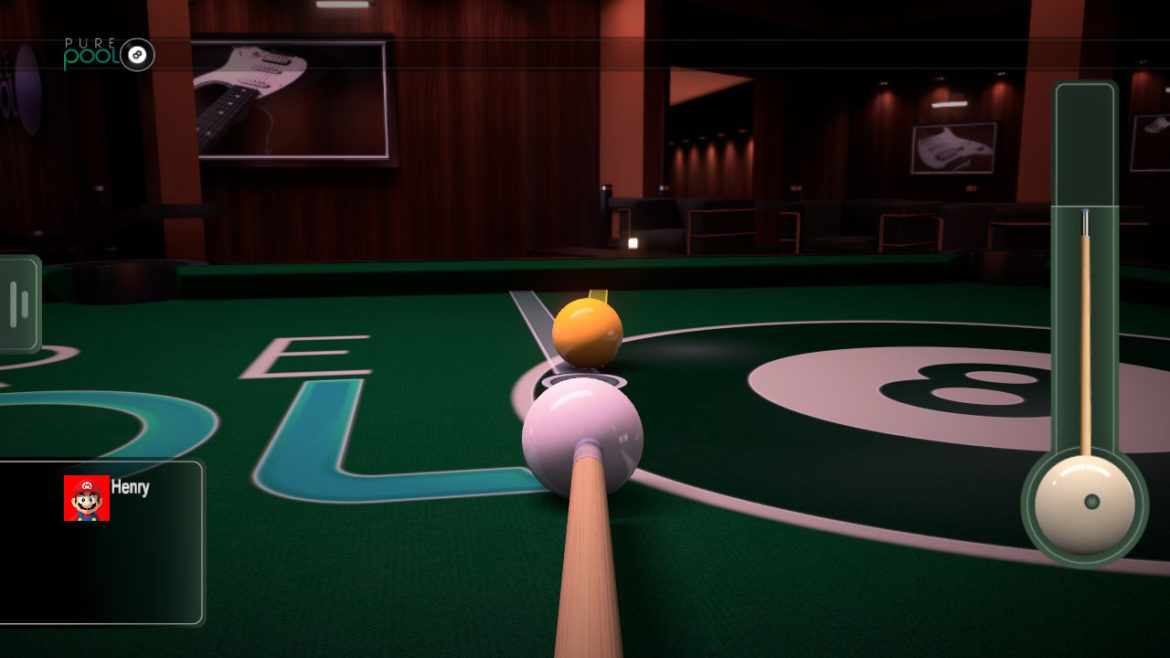Viewport: 1170px width, 658px height.
Task: Open the left side pull-out tab
Action: pyautogui.click(x=18, y=304)
